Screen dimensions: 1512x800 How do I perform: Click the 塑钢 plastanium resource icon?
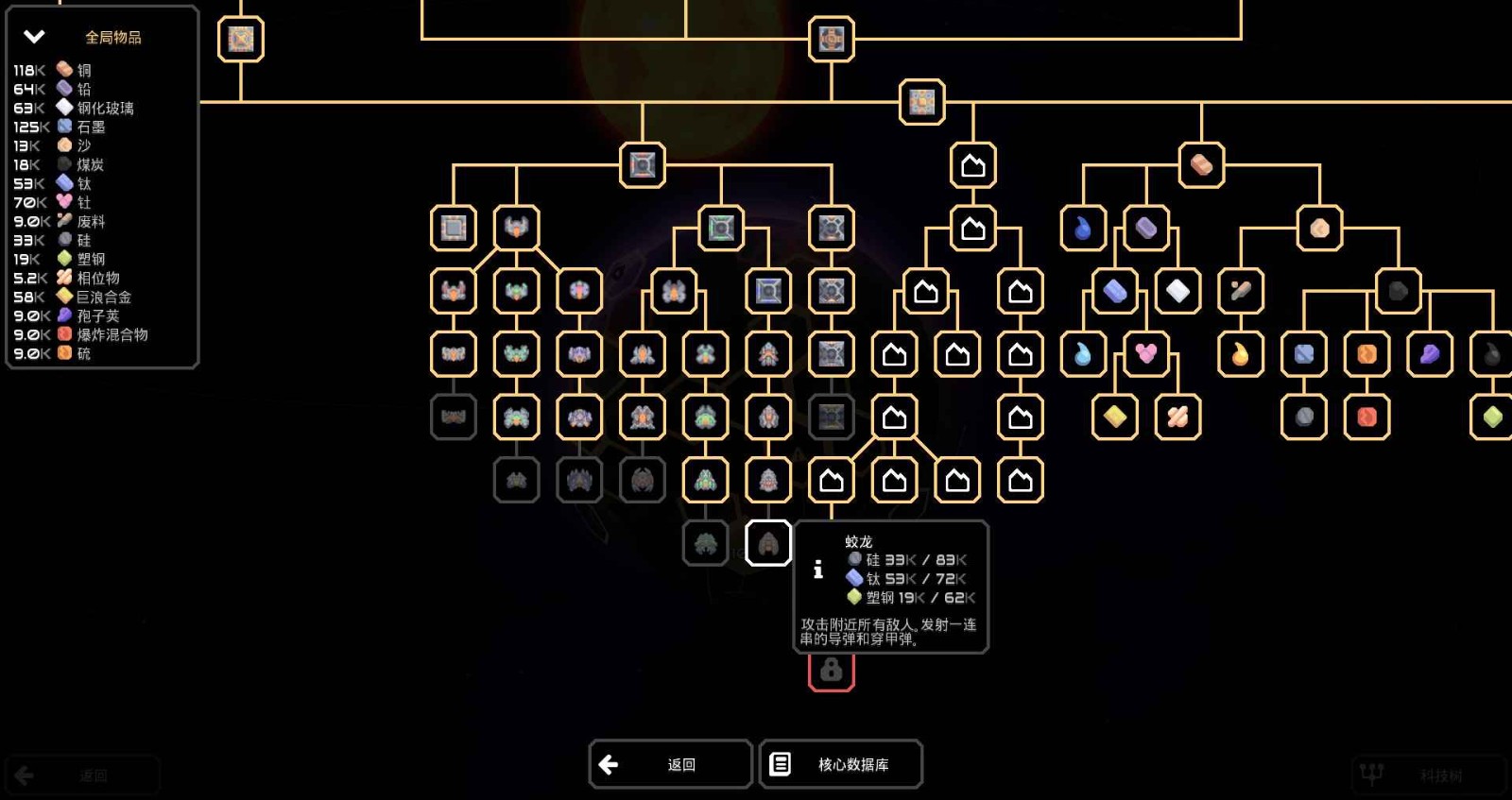62,259
